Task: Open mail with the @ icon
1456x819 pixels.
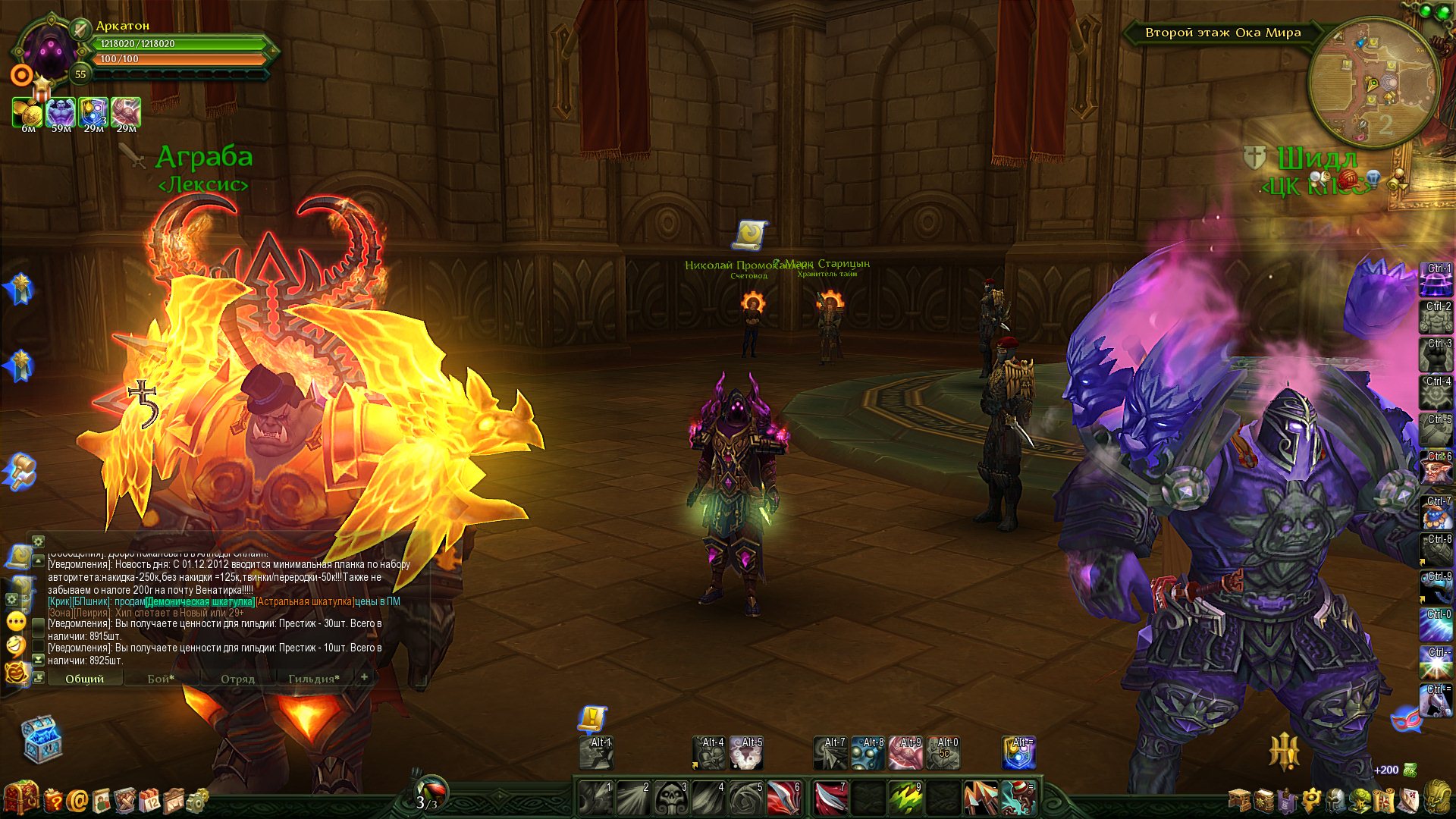Action: (77, 800)
